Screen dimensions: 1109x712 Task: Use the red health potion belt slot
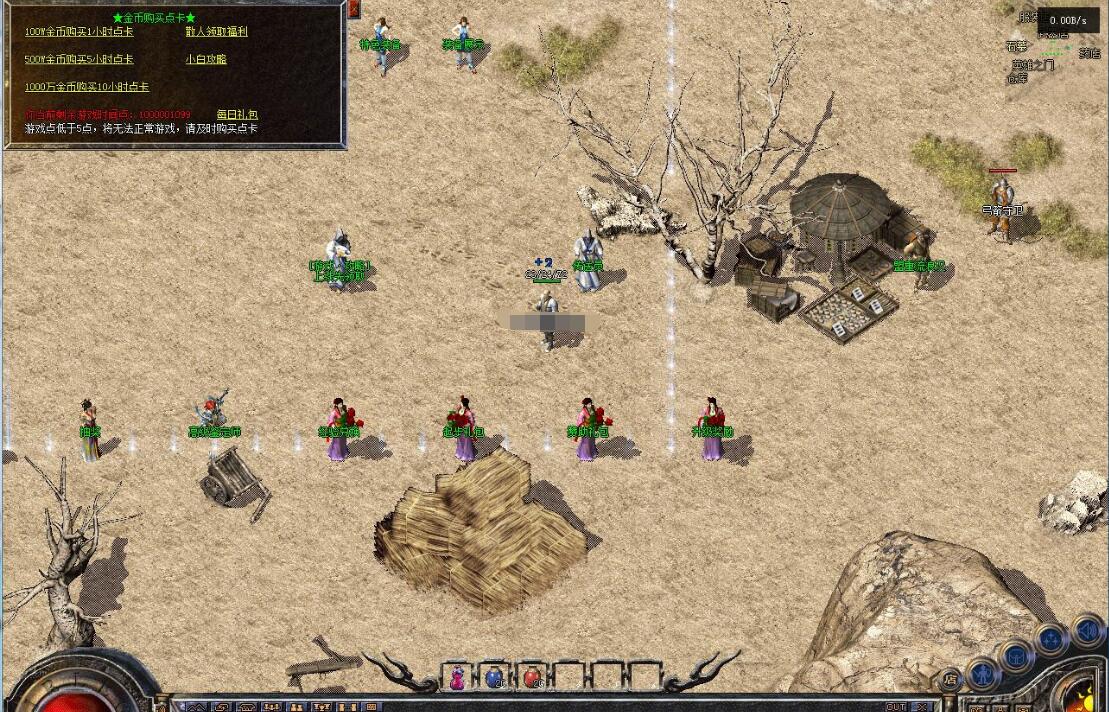tap(531, 677)
